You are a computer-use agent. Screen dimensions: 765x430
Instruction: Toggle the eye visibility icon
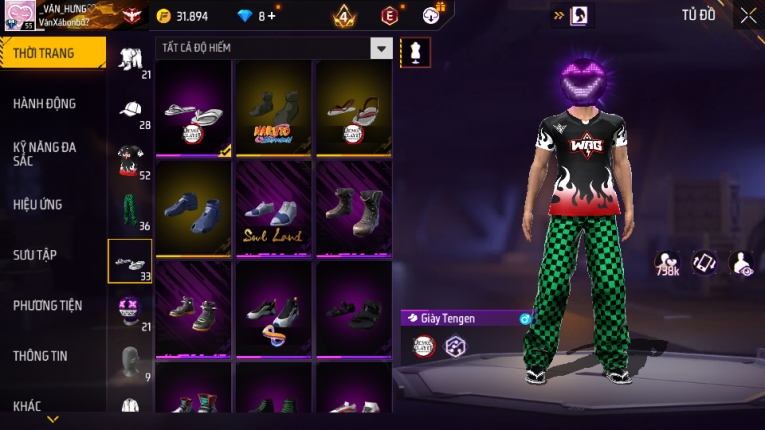[x=742, y=262]
